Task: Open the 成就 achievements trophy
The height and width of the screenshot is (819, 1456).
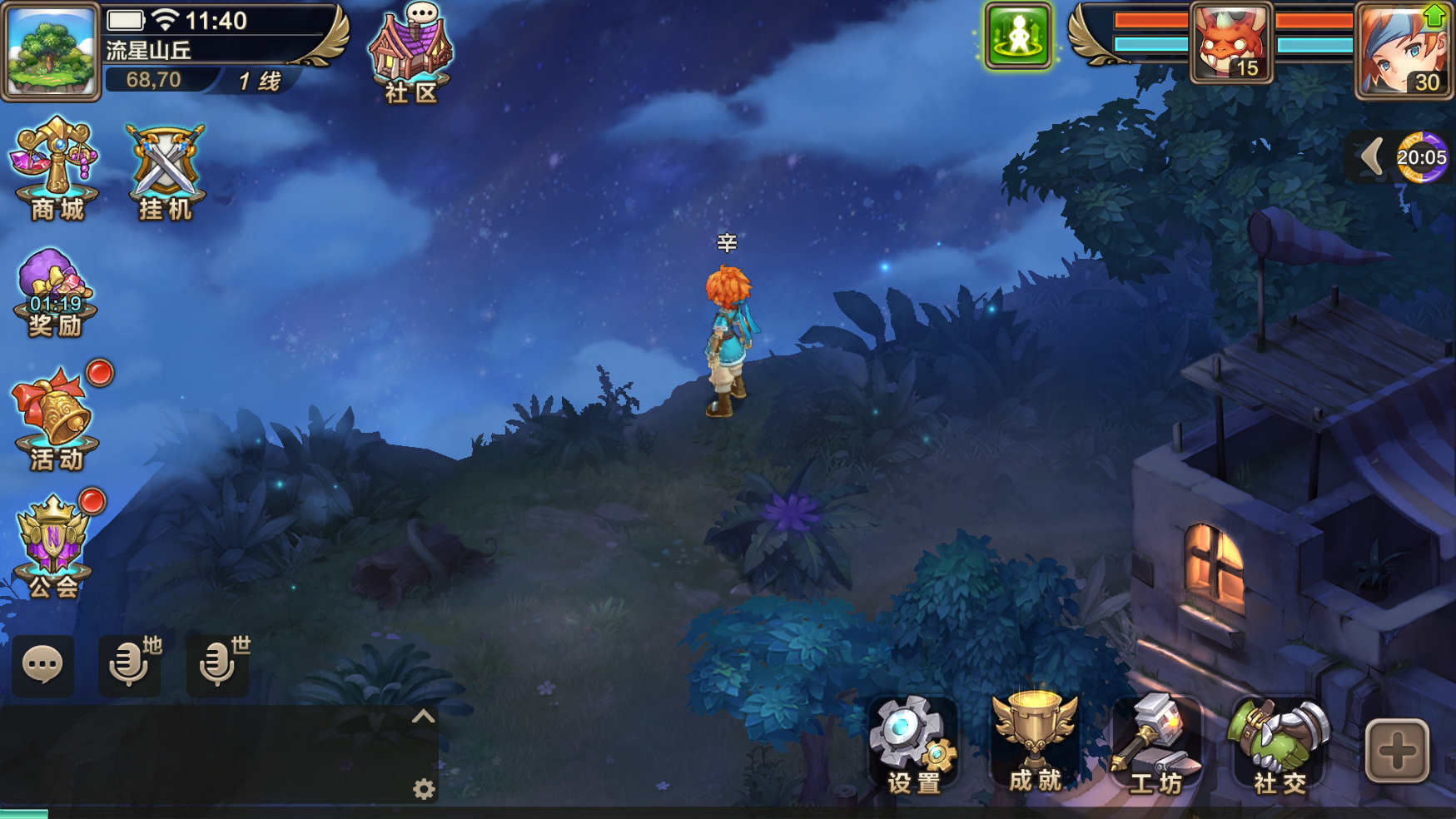Action: [1035, 741]
